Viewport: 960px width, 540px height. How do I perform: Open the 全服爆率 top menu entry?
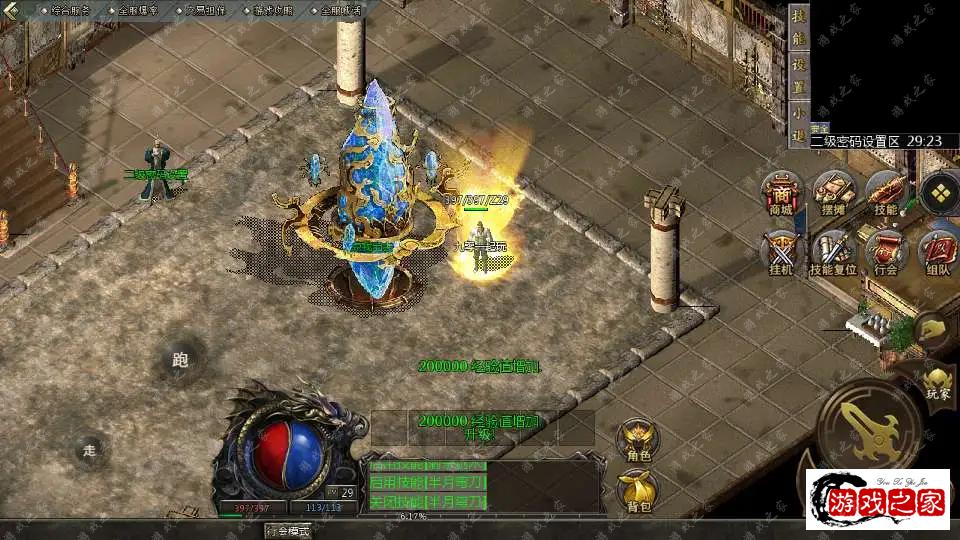(135, 9)
